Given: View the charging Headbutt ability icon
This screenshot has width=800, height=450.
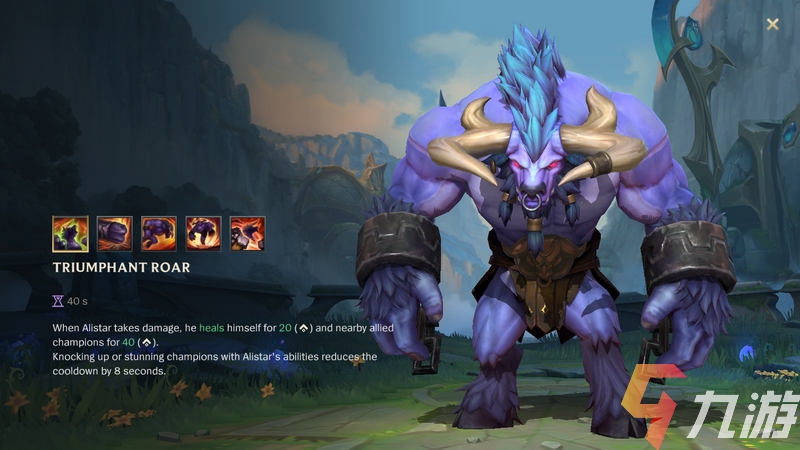Looking at the screenshot, I should click(159, 233).
